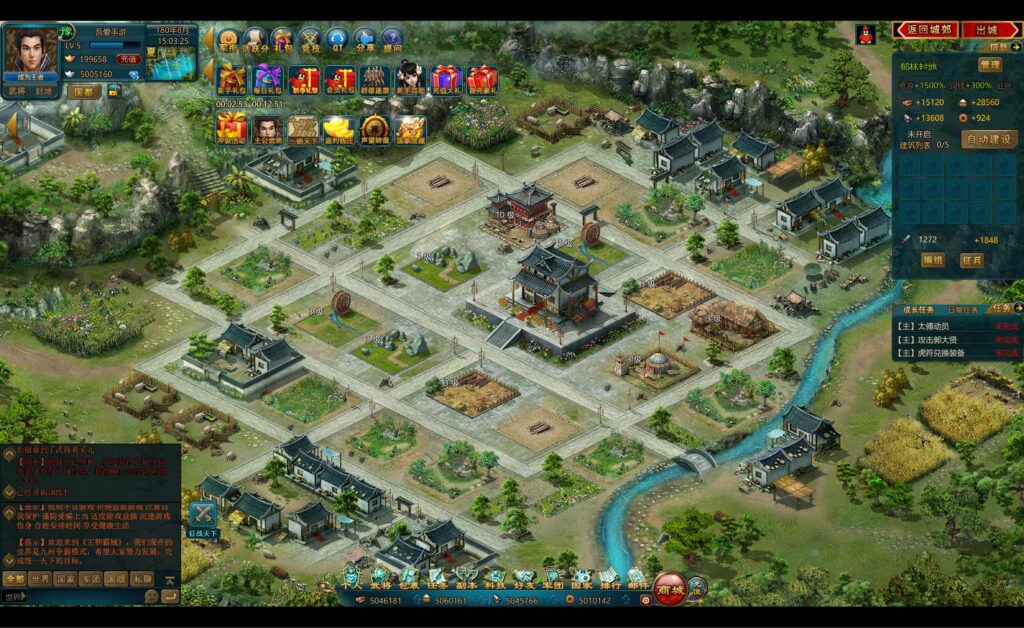This screenshot has height=628, width=1024.
Task: Click the 编组 formation button
Action: [x=933, y=260]
